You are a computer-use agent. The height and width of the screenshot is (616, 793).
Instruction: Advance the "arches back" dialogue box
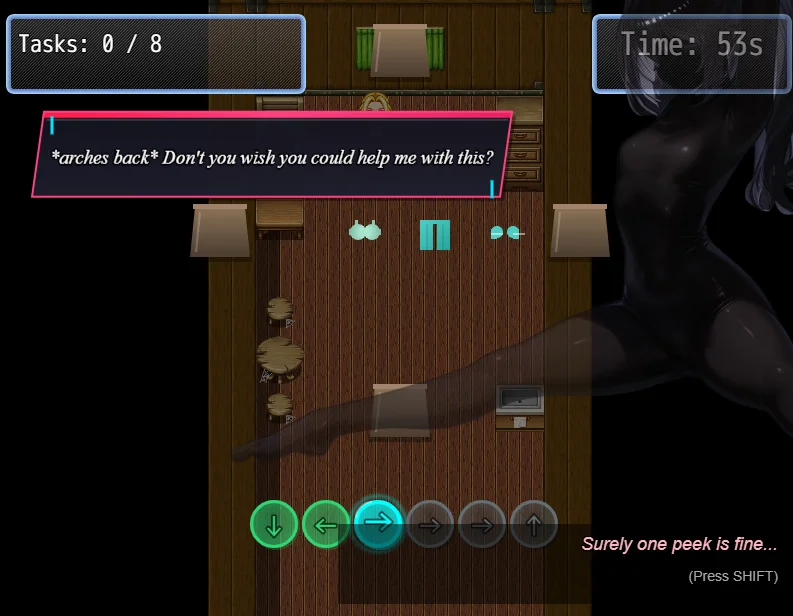coord(272,156)
